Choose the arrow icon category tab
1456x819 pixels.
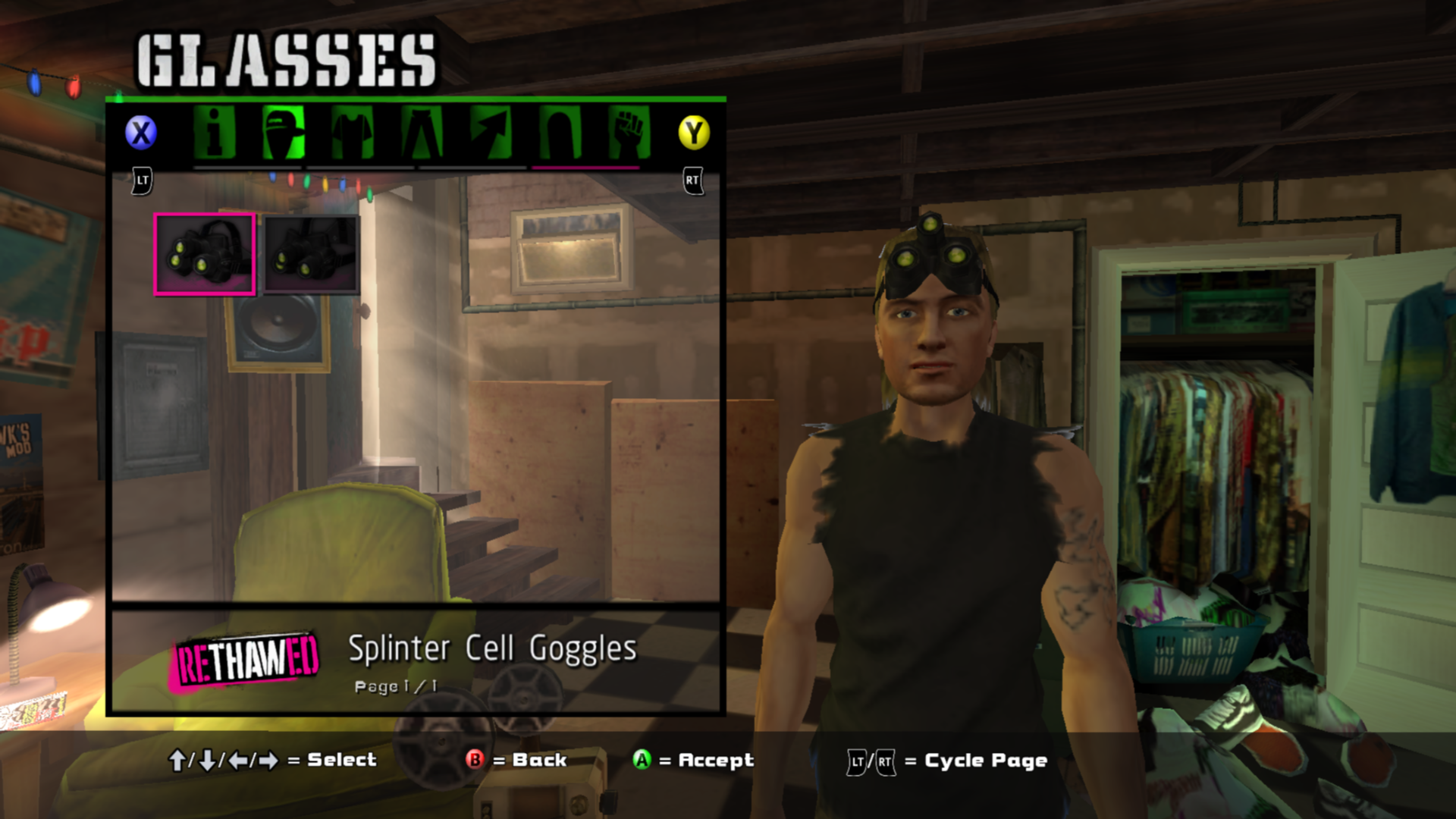[491, 133]
